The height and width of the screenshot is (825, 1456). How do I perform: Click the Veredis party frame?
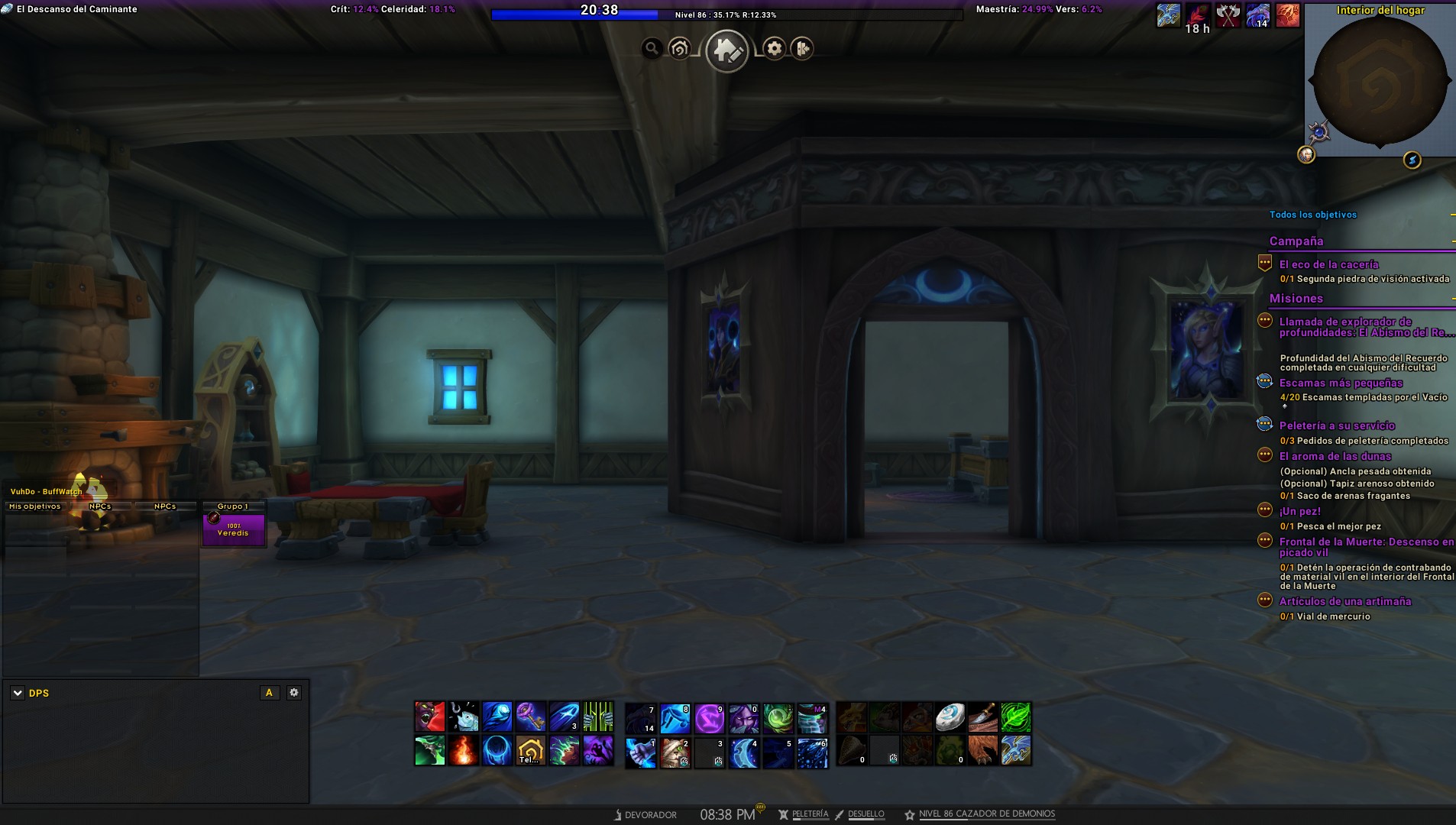click(x=234, y=529)
